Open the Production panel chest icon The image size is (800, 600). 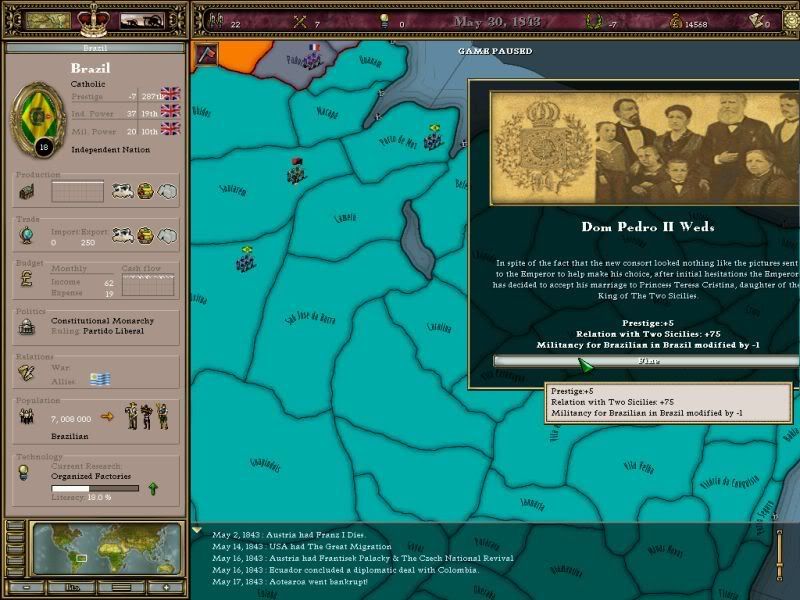27,191
